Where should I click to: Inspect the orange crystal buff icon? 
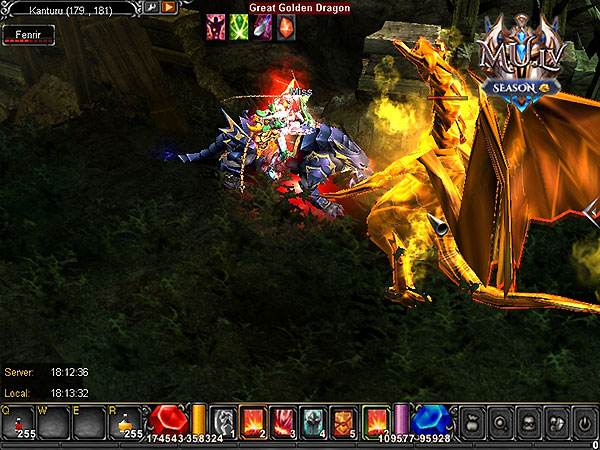[x=286, y=27]
